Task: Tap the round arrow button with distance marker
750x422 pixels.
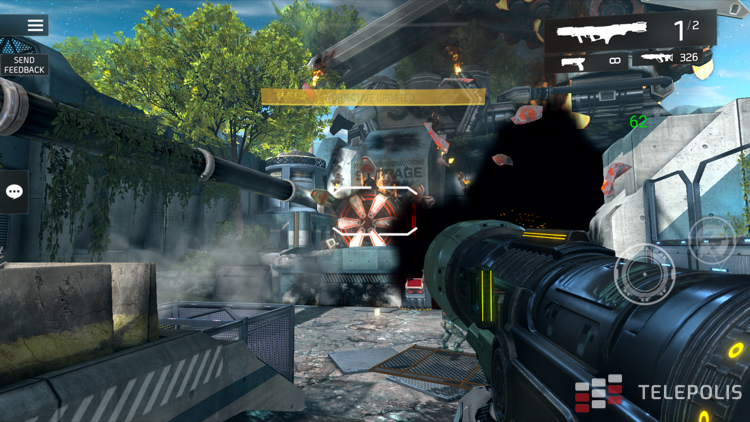Action: point(712,240)
